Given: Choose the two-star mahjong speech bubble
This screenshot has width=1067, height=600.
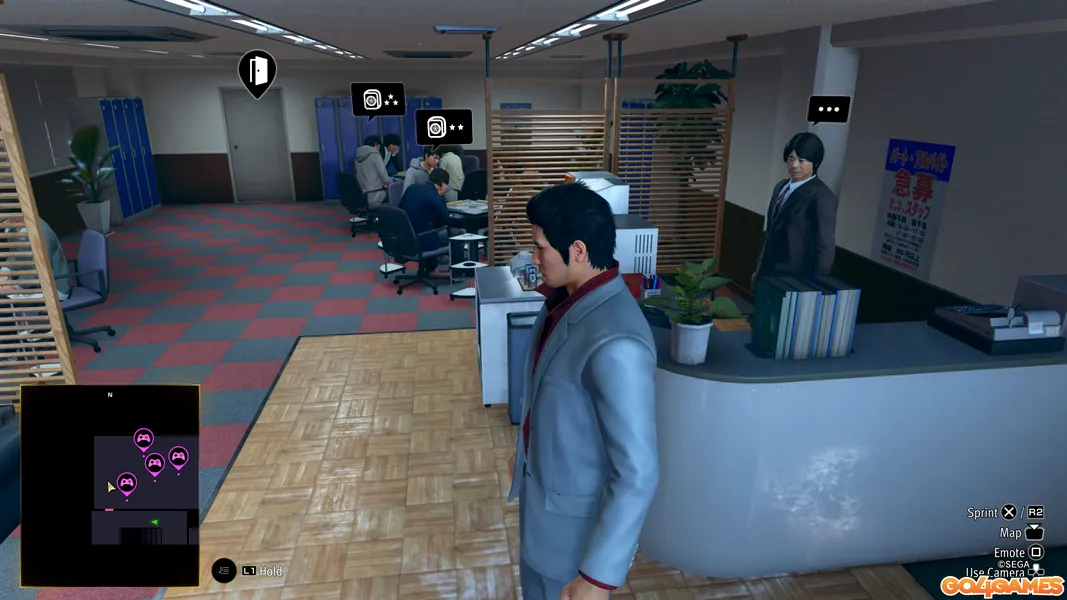Looking at the screenshot, I should point(443,127).
